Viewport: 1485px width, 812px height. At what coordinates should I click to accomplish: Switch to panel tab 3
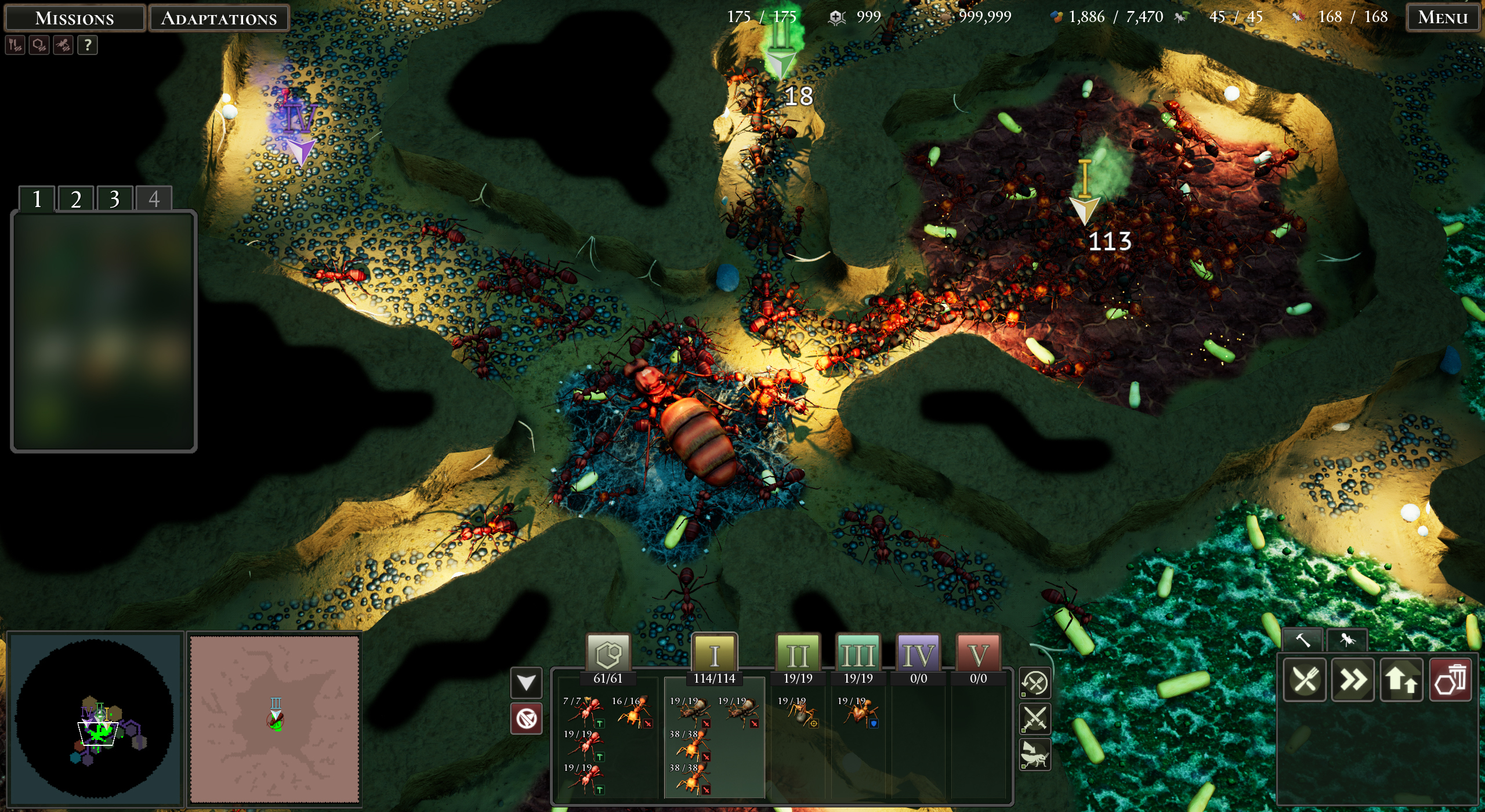(x=114, y=199)
